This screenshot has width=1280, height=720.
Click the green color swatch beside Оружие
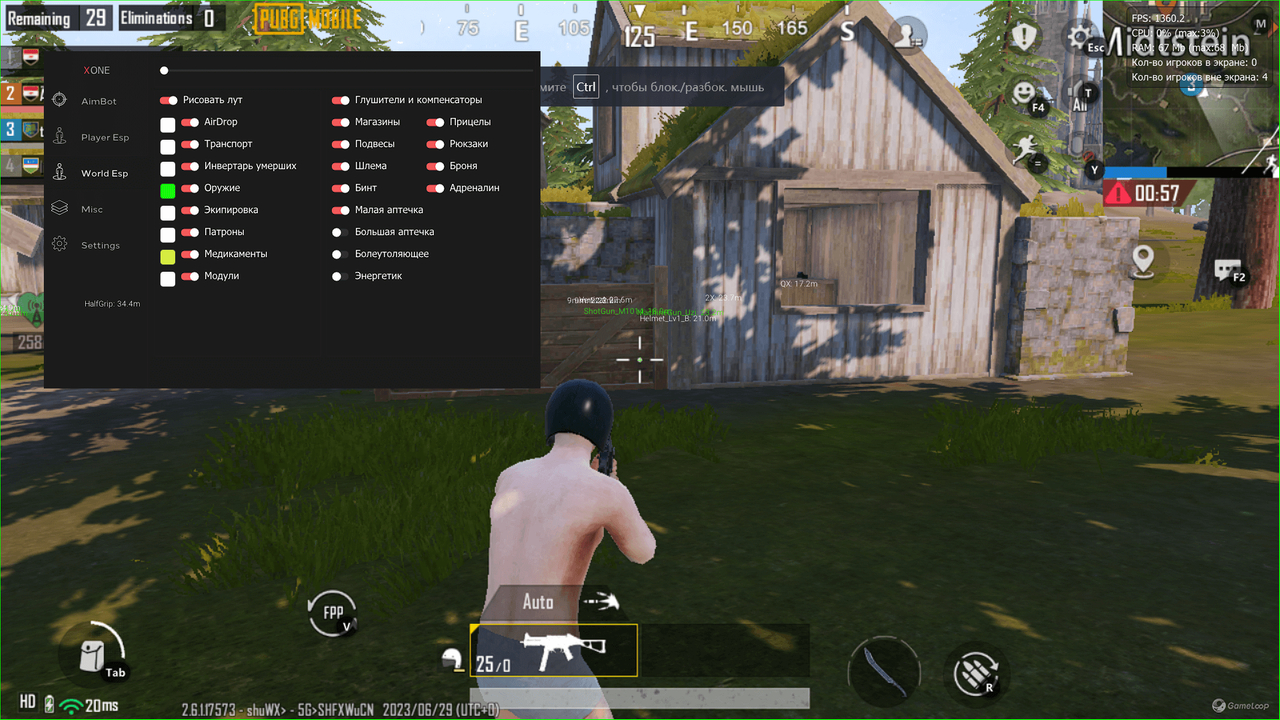[167, 188]
